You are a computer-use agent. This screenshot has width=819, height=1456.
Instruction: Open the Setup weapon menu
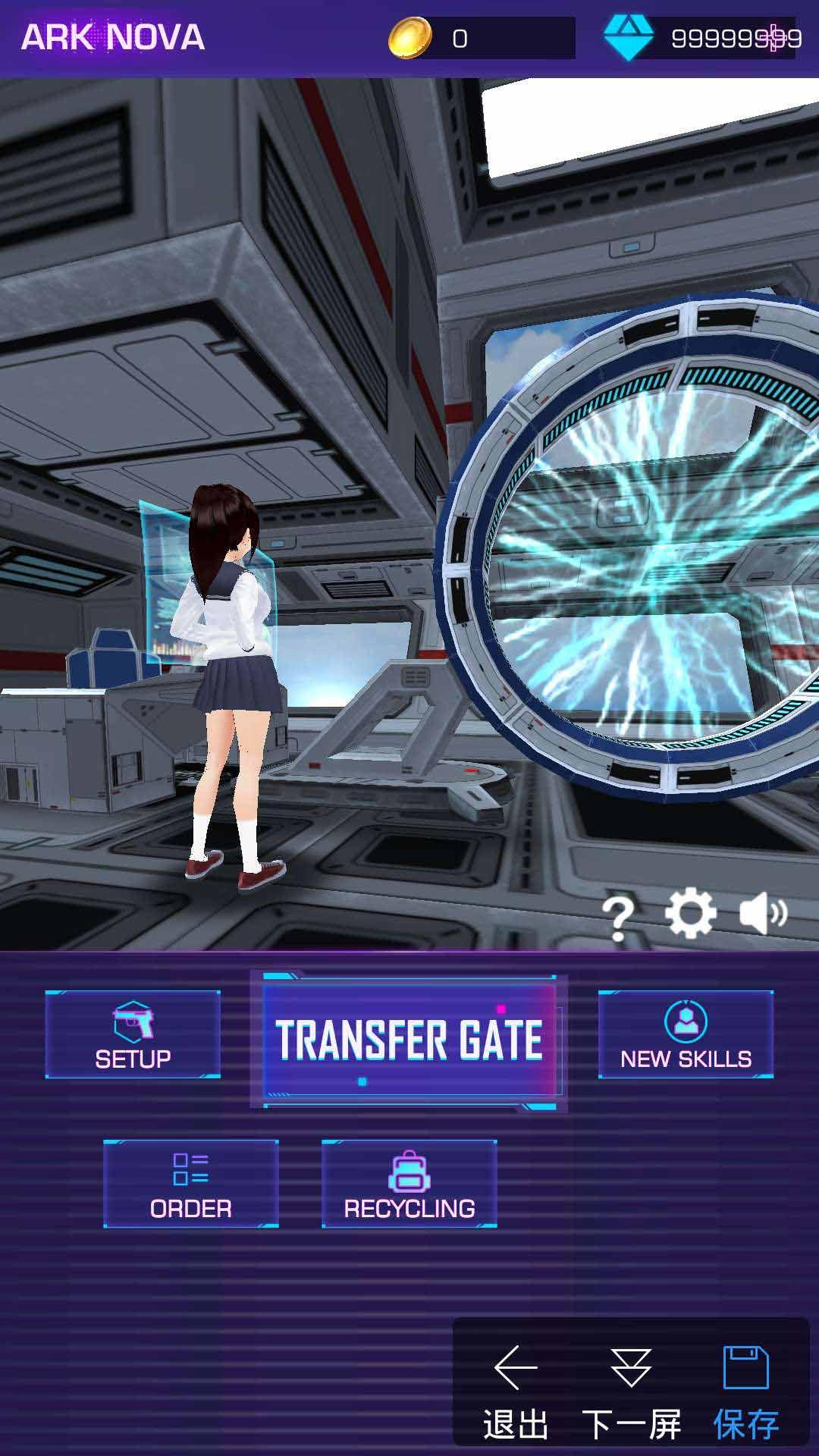pos(133,1034)
